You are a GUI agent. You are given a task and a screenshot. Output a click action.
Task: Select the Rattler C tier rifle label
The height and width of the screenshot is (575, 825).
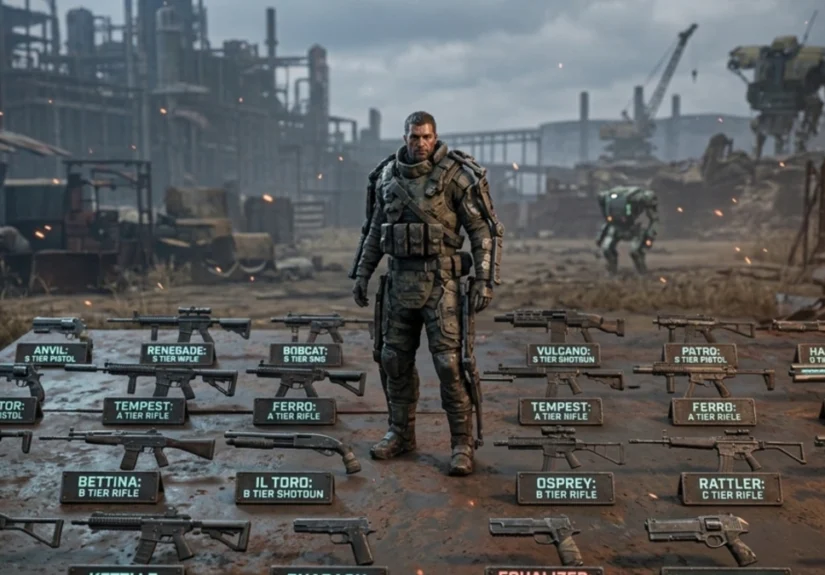pyautogui.click(x=731, y=488)
